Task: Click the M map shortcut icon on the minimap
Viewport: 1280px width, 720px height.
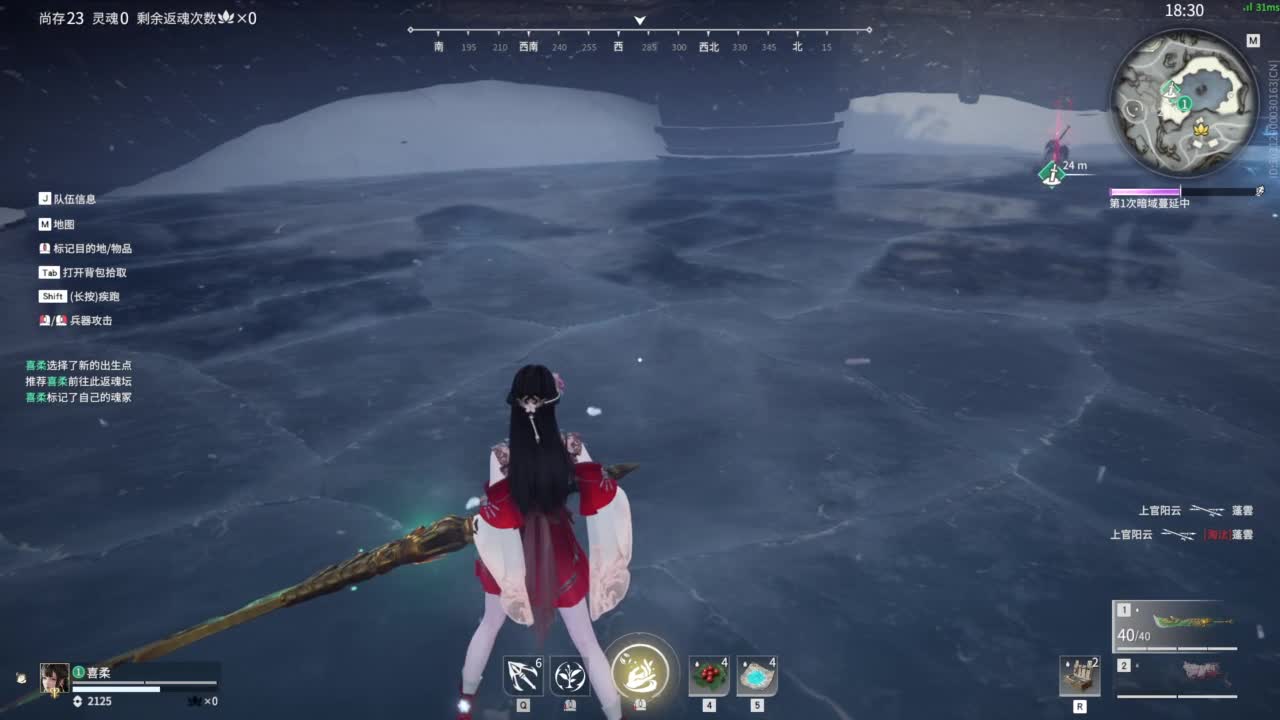Action: (1251, 41)
